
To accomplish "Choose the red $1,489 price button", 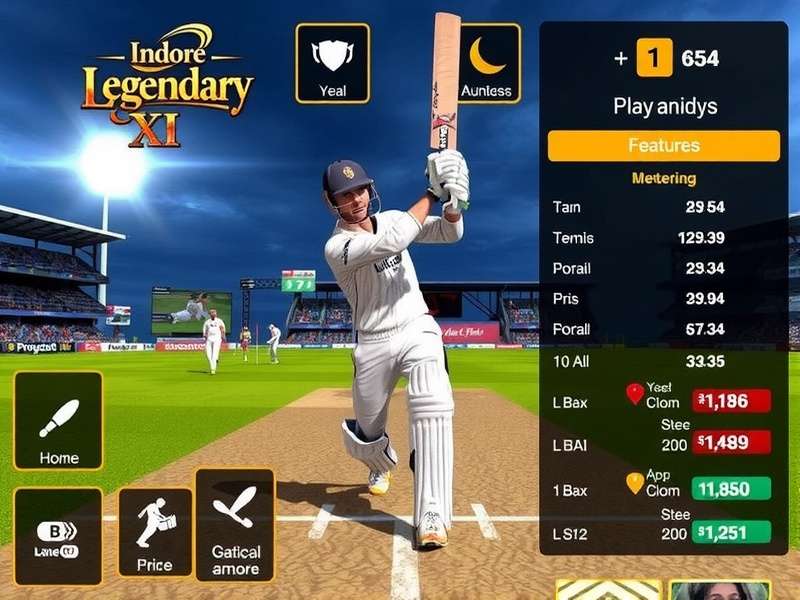I will click(x=733, y=442).
